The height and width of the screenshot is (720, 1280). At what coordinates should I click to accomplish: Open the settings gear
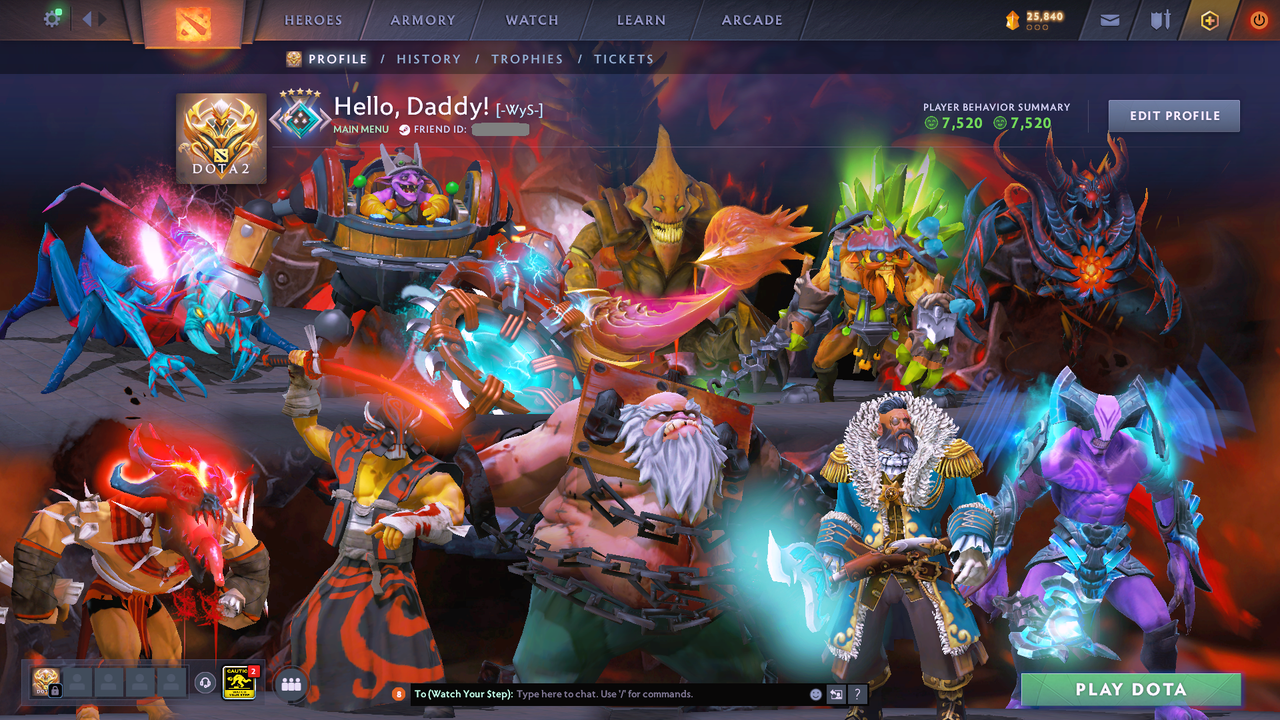coord(52,18)
